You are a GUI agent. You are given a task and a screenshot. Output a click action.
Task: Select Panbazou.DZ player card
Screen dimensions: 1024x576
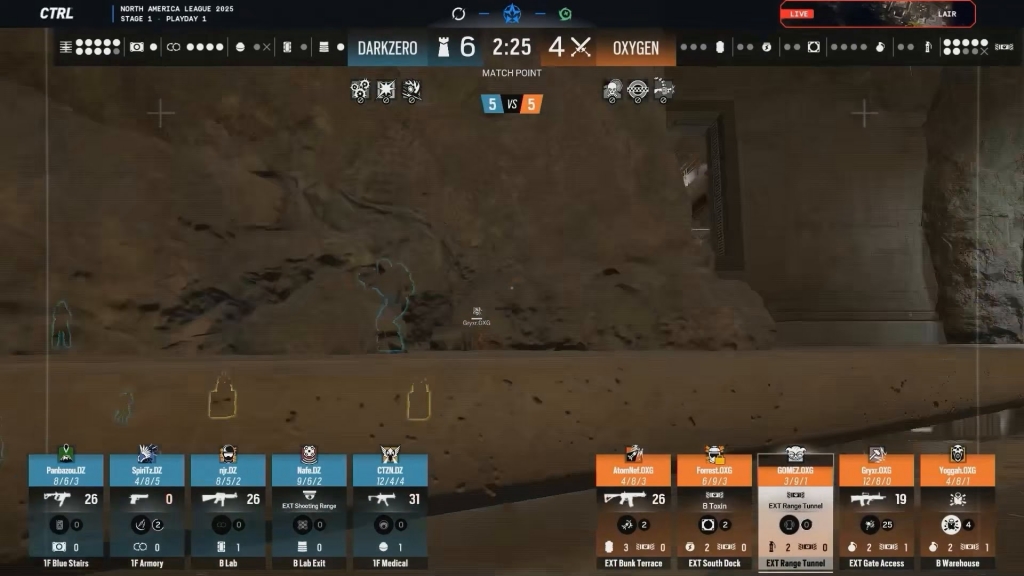[x=66, y=510]
